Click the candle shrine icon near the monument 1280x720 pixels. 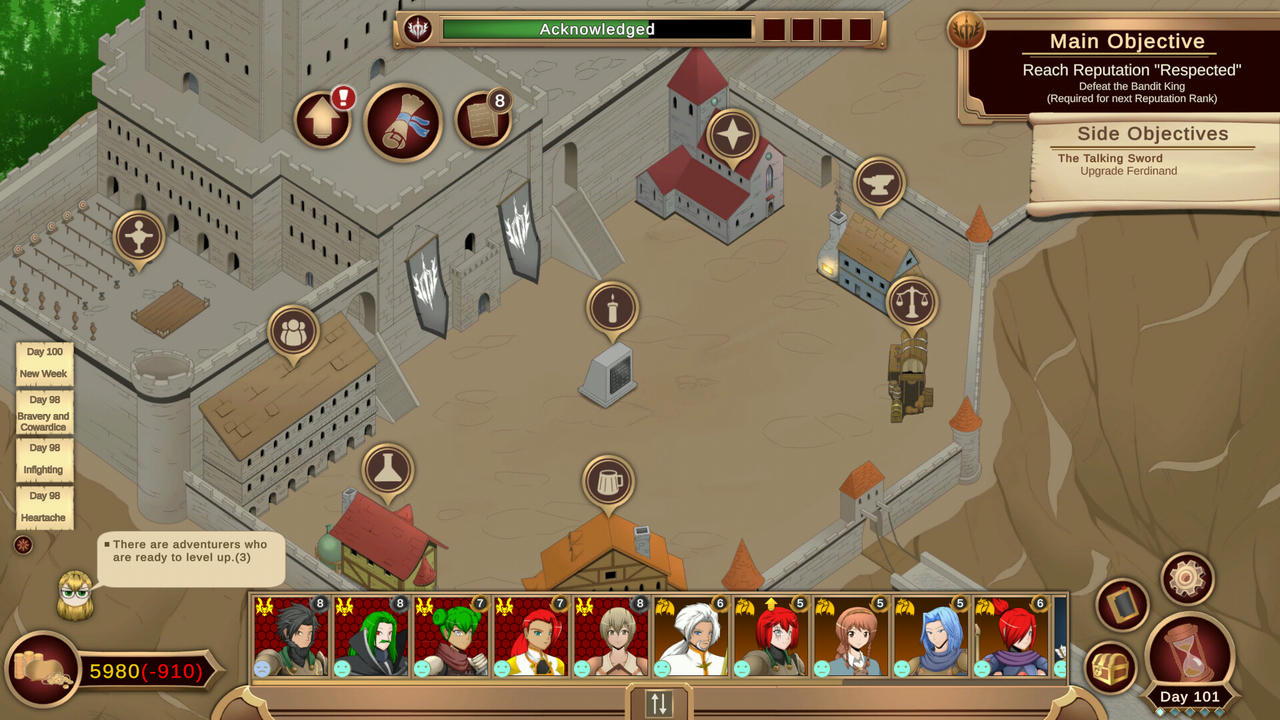click(x=612, y=307)
